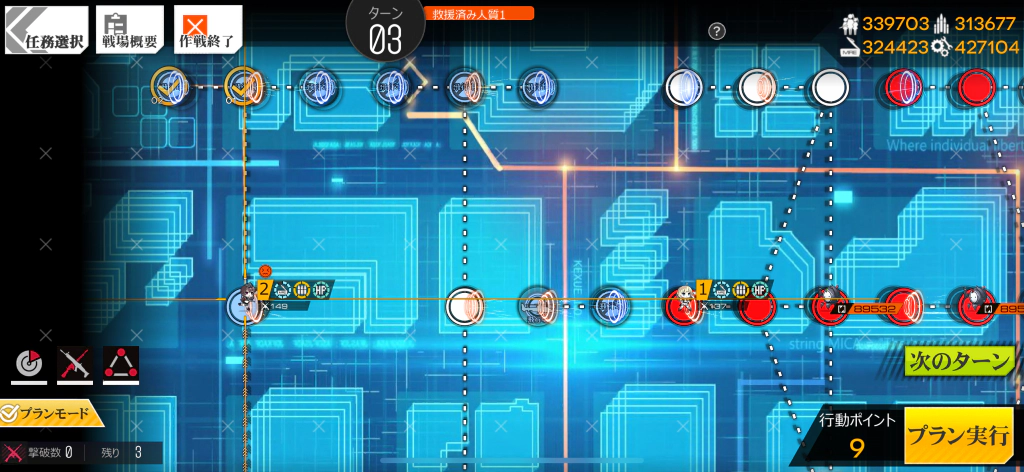Activate the red triangle nodes icon

(x=121, y=366)
